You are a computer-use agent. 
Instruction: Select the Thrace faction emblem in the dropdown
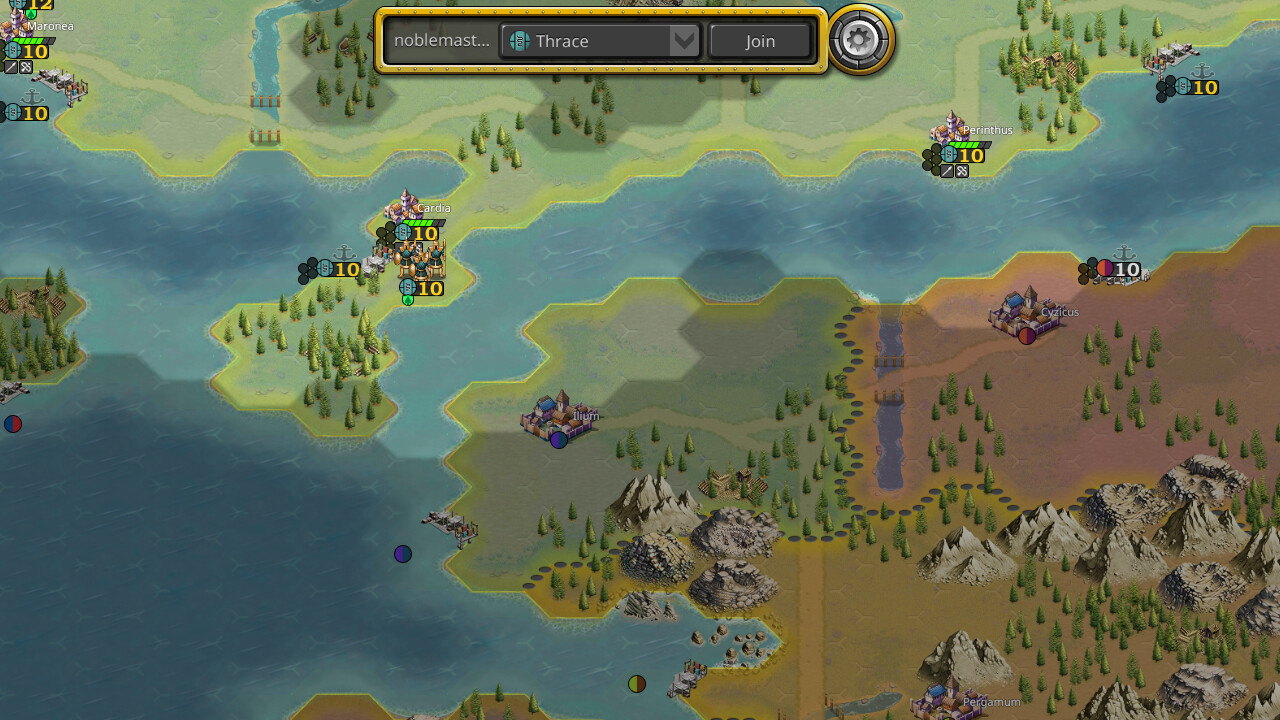tap(519, 41)
